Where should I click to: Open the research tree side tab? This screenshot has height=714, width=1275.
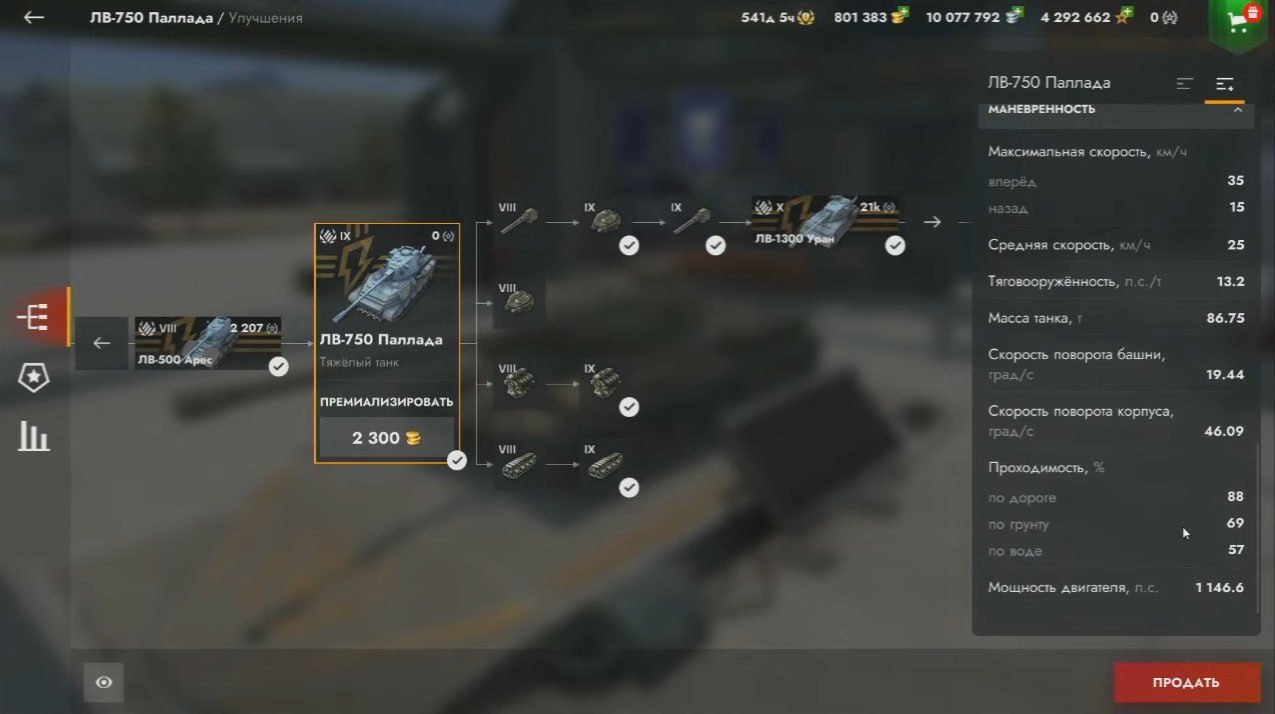tap(33, 318)
